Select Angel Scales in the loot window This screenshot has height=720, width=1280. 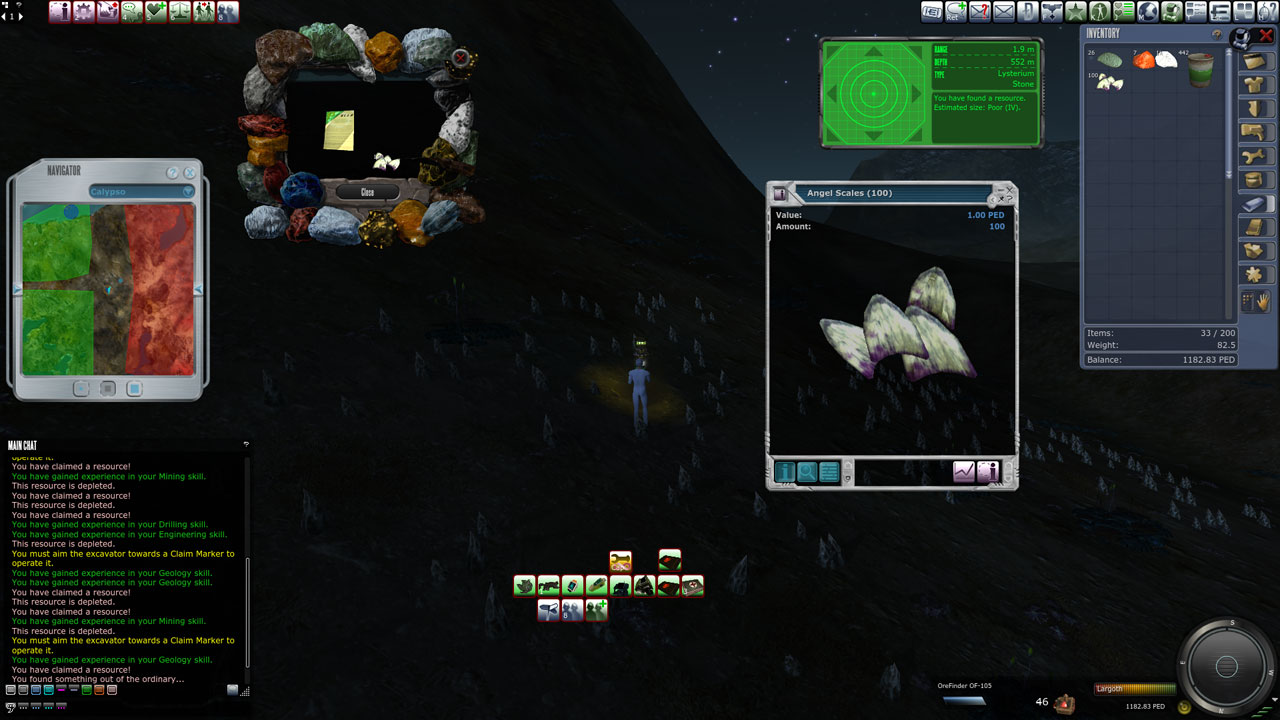point(386,160)
